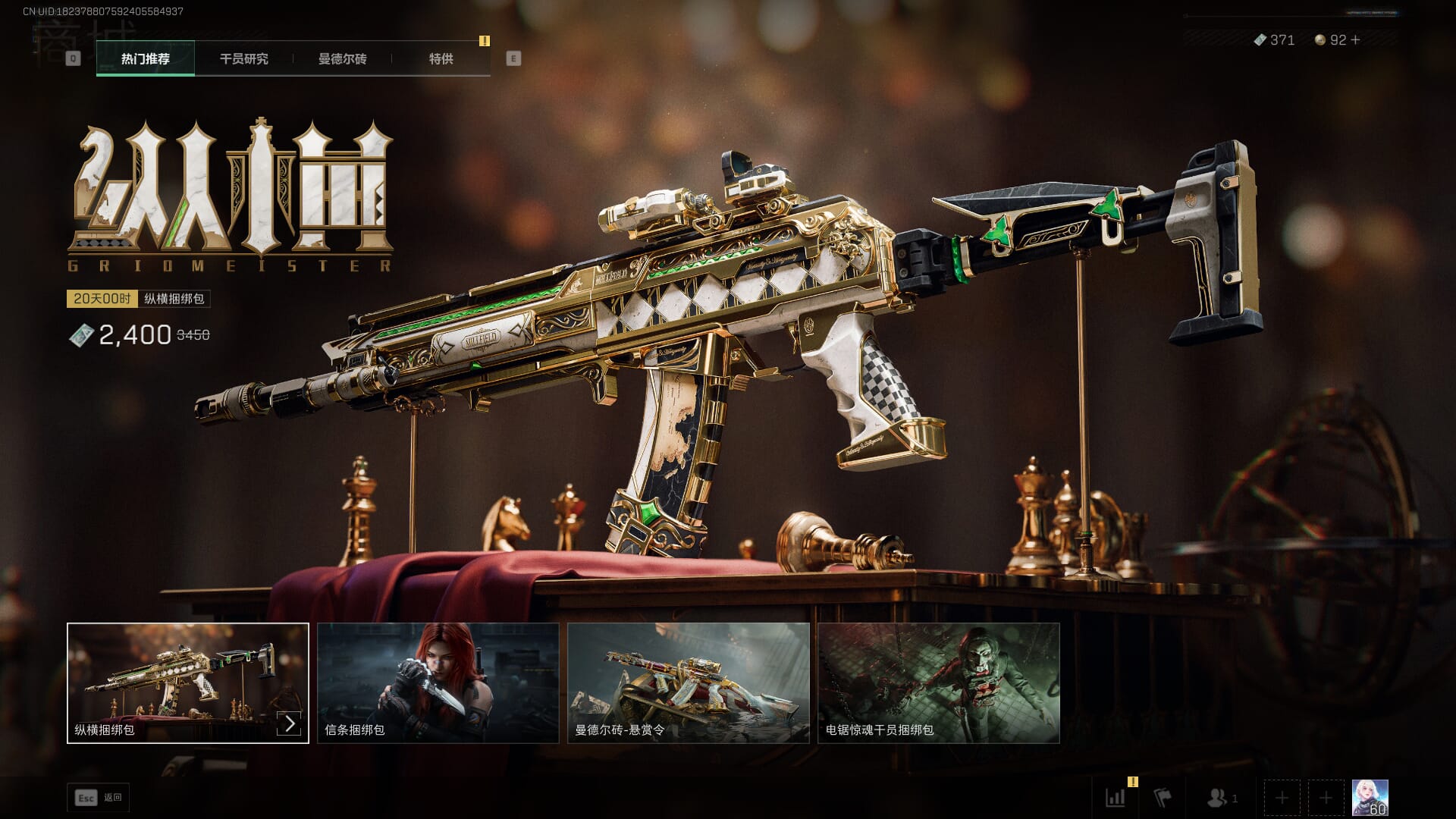1456x819 pixels.
Task: Click the arrow on the 纵横捆绑包 thumbnail
Action: tap(290, 723)
